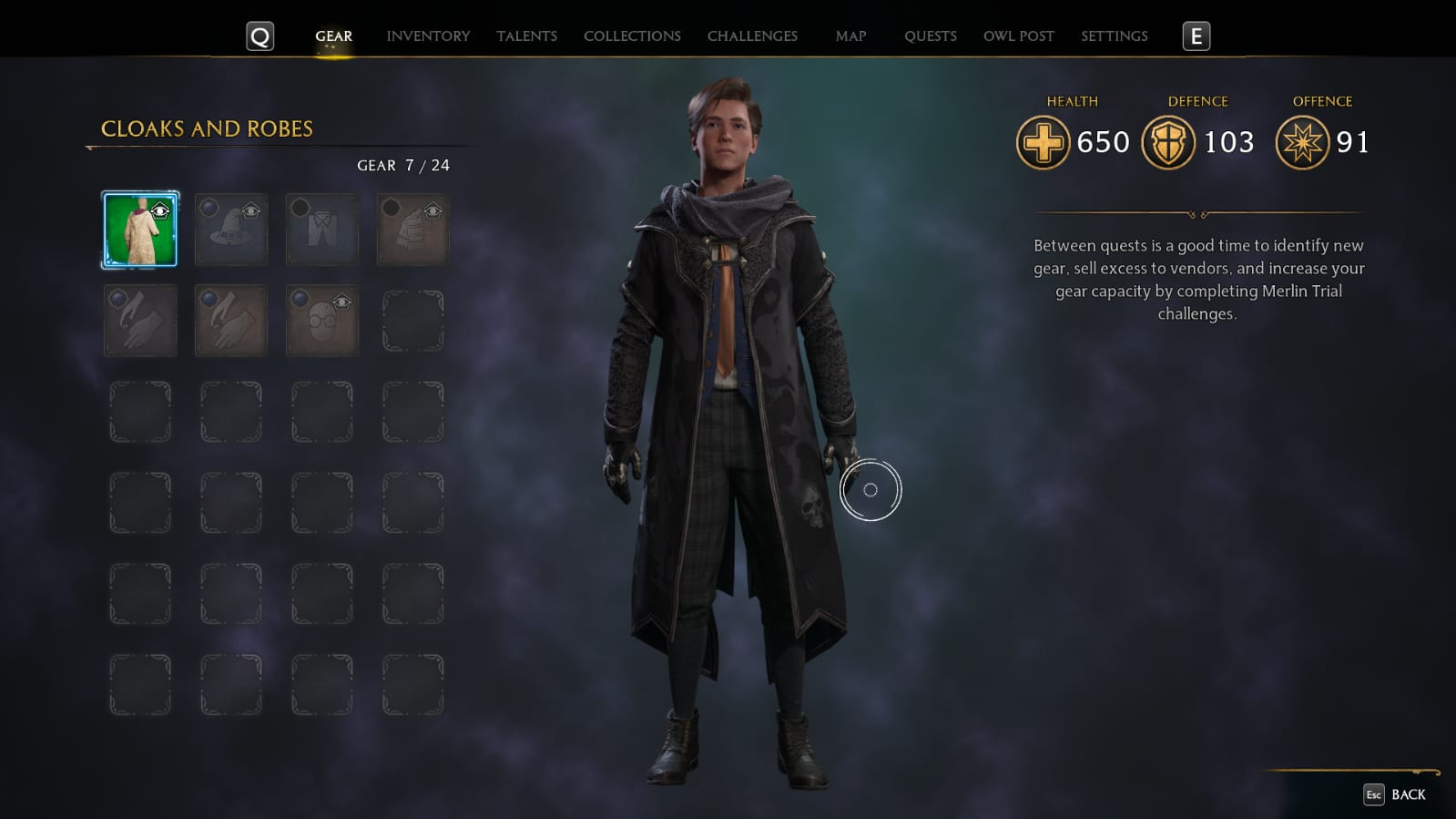Switch to the Settings tab
Screen dimensions: 1456x819
tap(1114, 36)
